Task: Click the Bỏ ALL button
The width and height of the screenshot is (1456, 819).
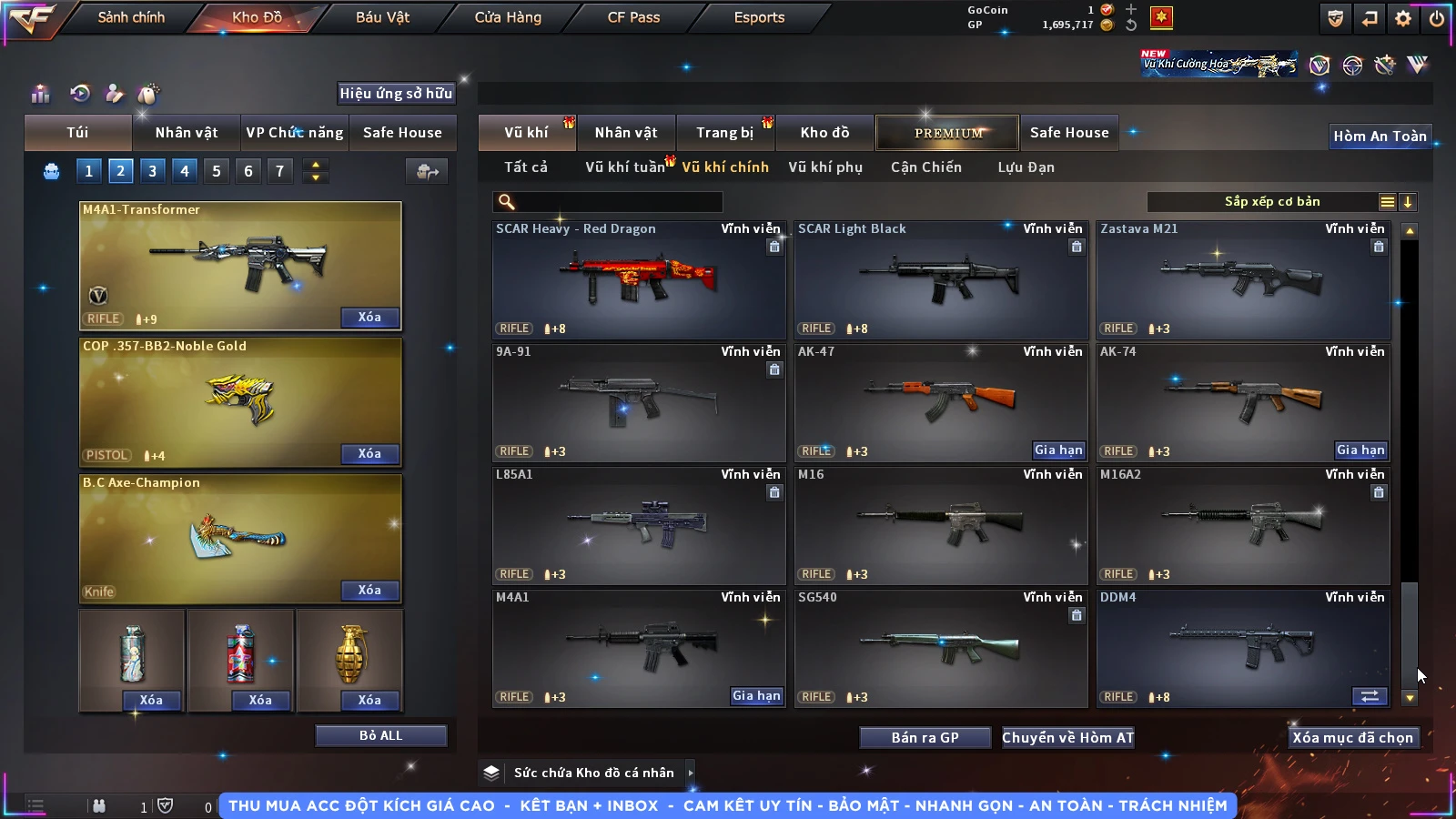Action: pos(380,735)
